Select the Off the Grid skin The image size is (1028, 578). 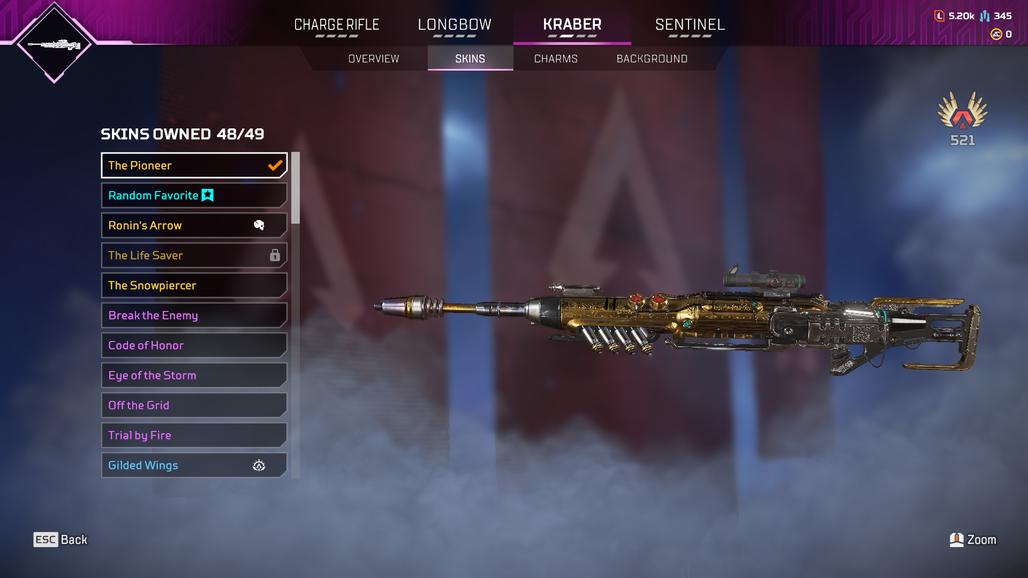(194, 405)
